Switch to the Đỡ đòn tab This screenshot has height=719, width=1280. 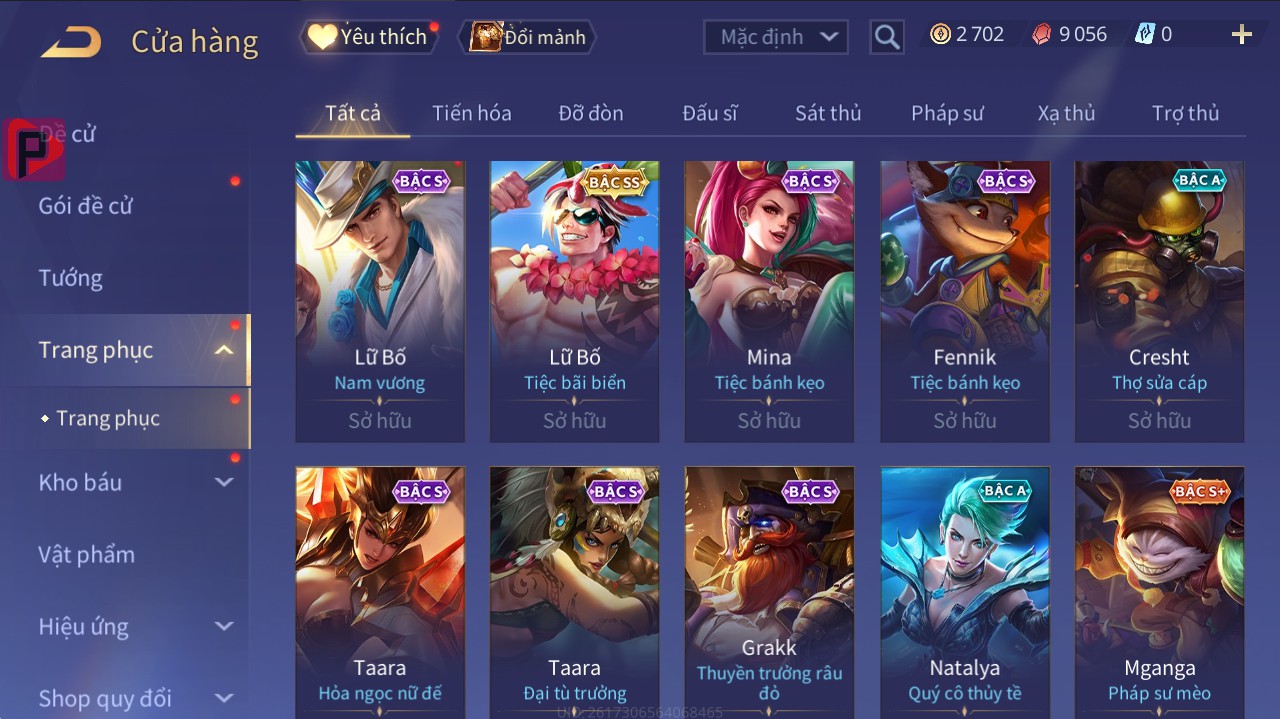point(590,113)
